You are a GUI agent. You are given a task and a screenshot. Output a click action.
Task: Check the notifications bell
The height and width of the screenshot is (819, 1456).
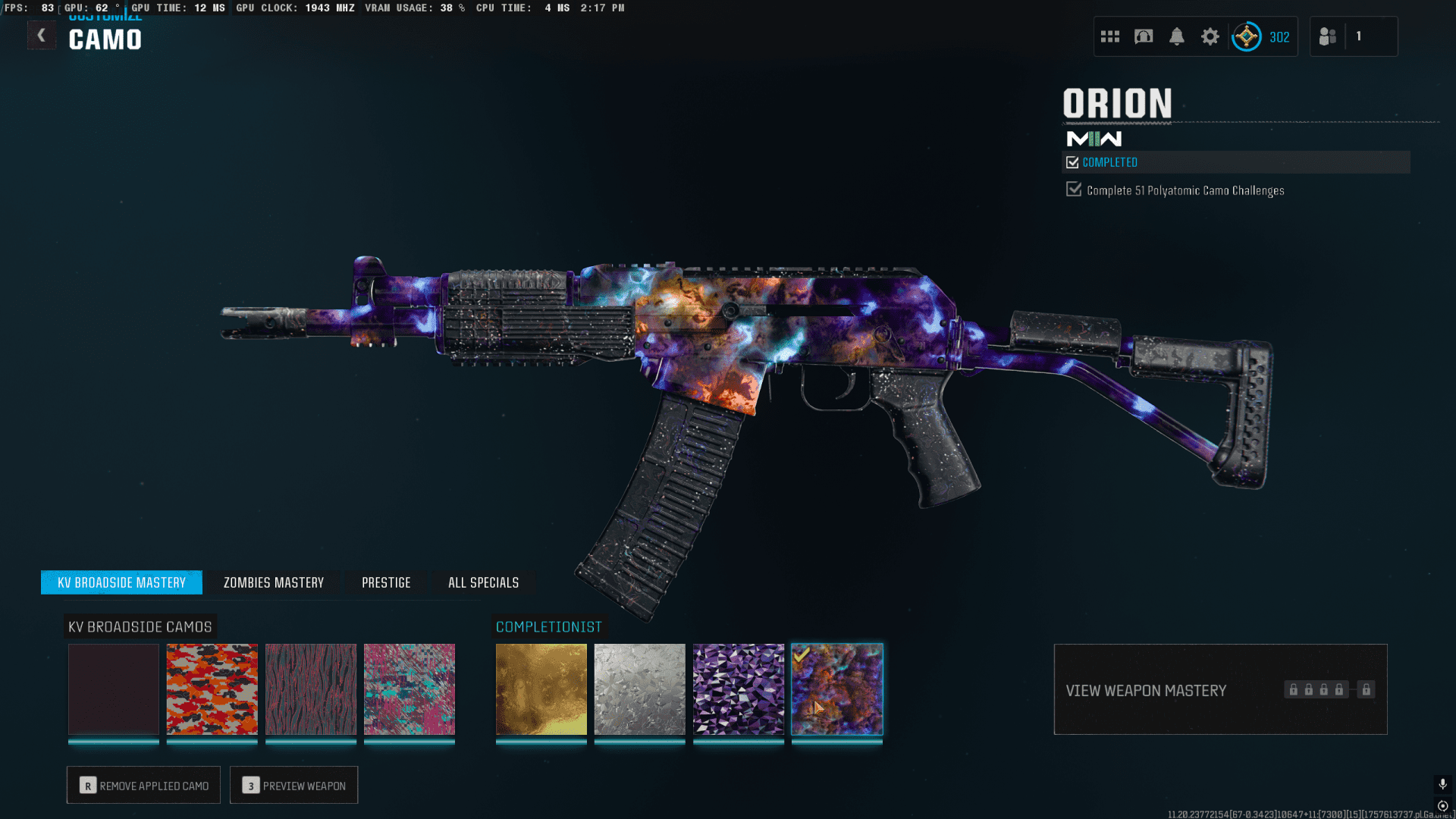tap(1177, 36)
